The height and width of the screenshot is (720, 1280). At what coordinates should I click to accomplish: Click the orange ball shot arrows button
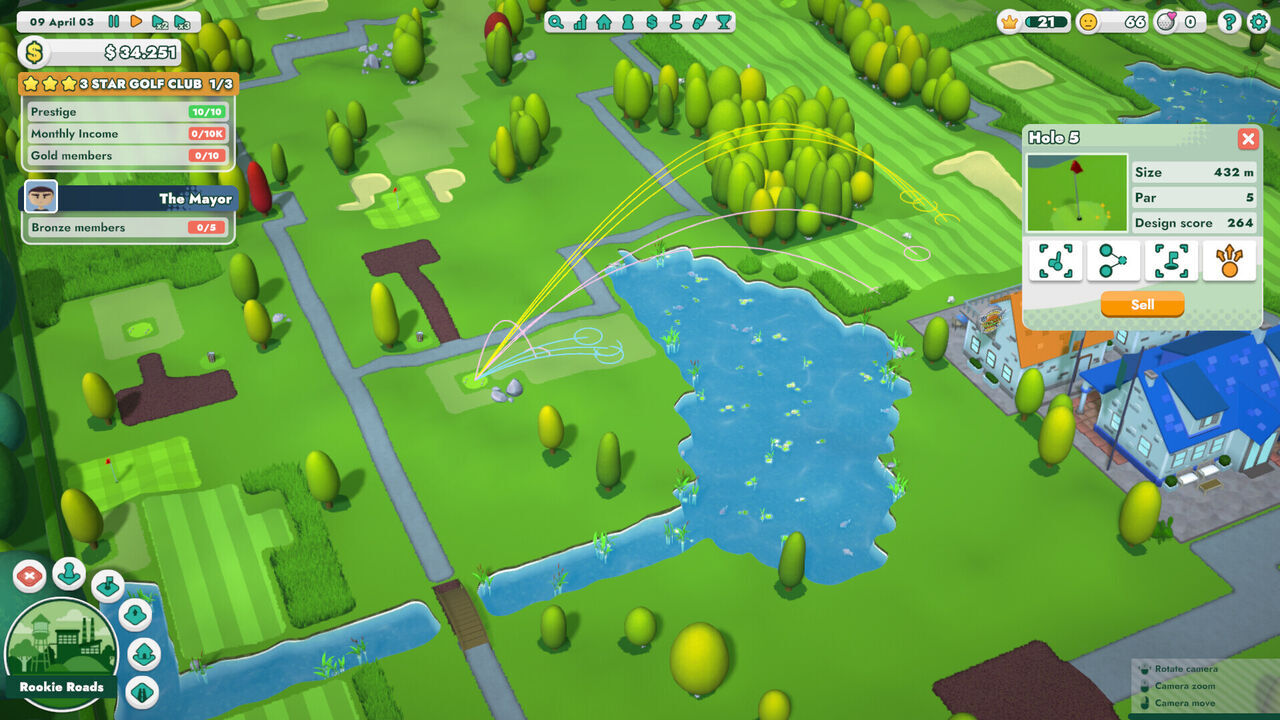(x=1229, y=261)
